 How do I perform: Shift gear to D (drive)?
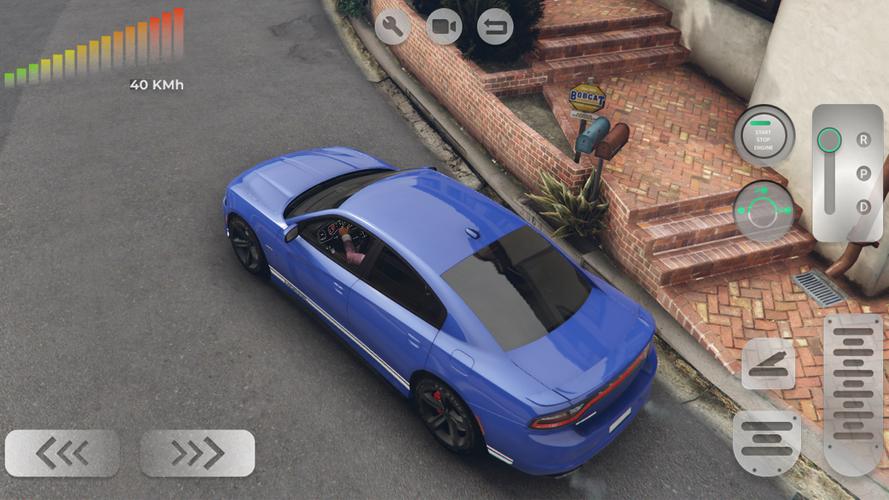point(863,206)
